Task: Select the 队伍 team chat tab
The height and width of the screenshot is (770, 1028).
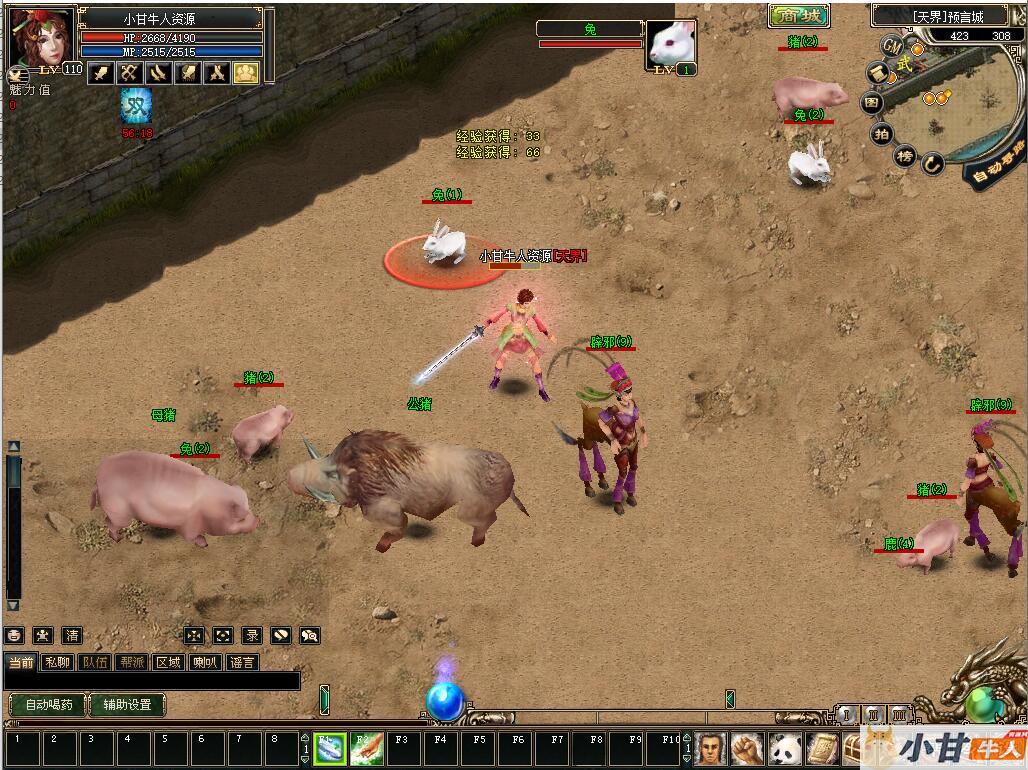Action: pos(95,662)
